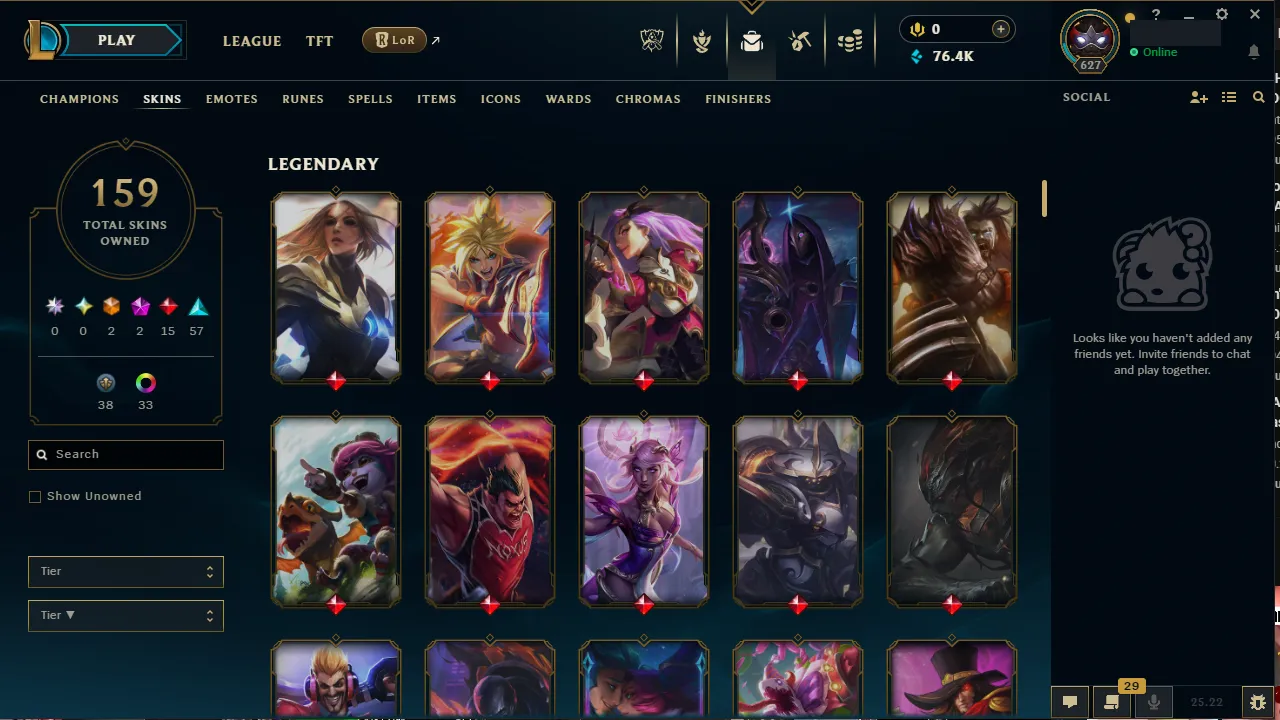Click the add-friend icon in Social panel
1280x720 pixels.
tap(1199, 97)
